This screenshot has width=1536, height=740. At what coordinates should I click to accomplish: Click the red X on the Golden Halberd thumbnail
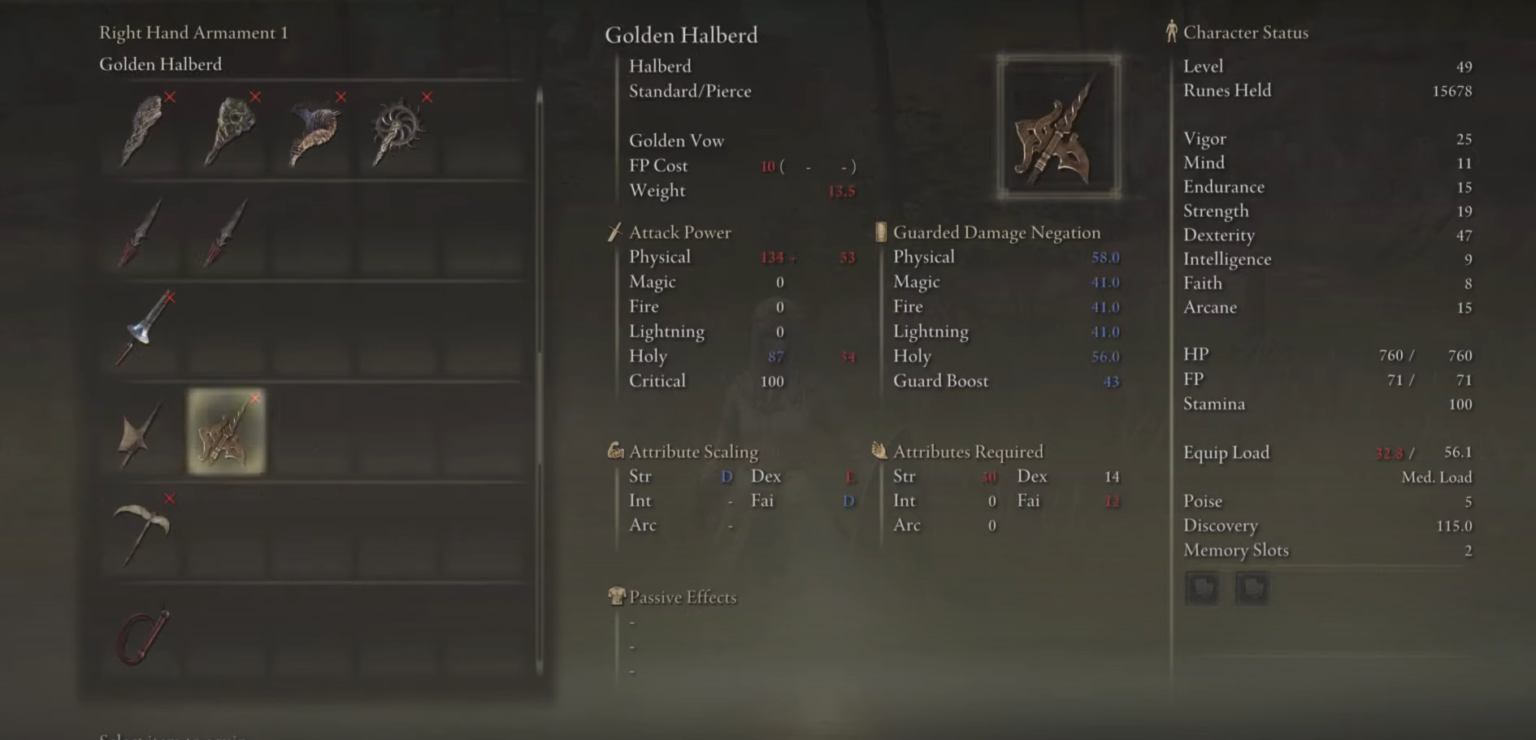(255, 398)
